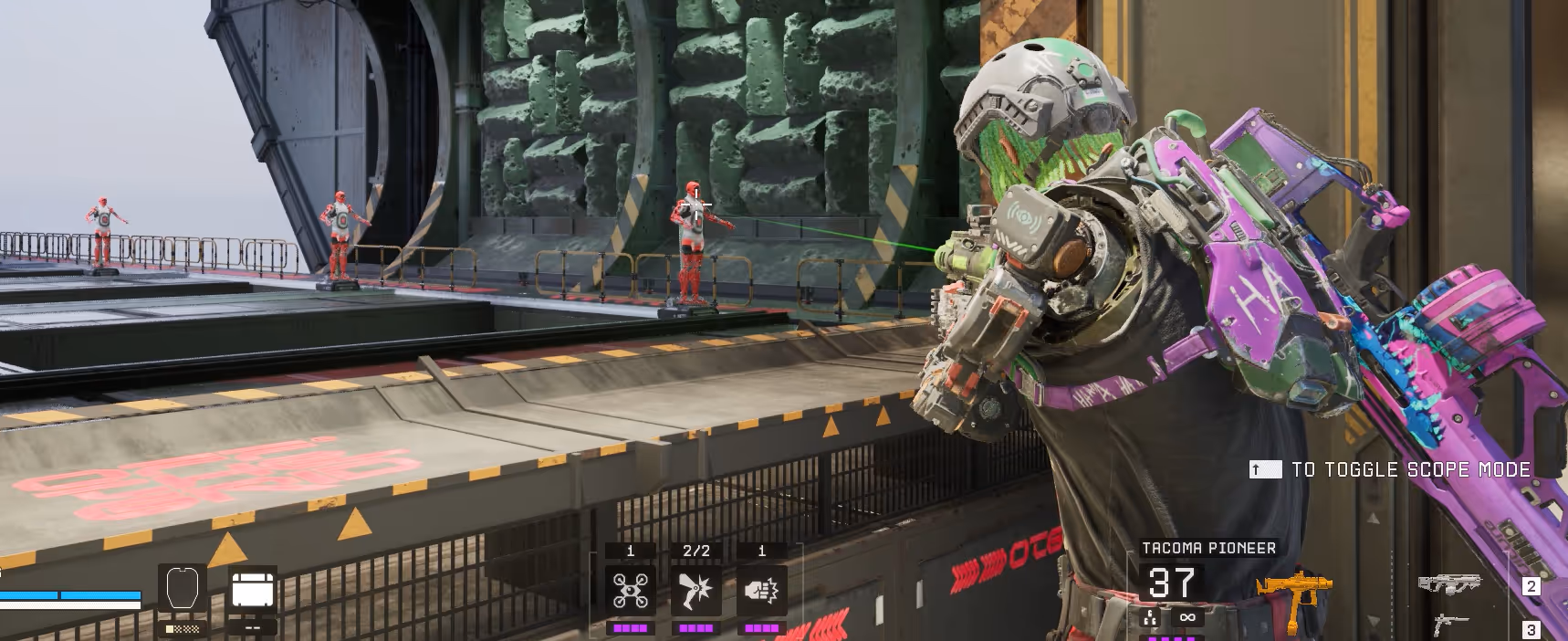Screen dimensions: 1568x641
Task: Switch to the bullpup rifle in slot 2
Action: pyautogui.click(x=1449, y=584)
